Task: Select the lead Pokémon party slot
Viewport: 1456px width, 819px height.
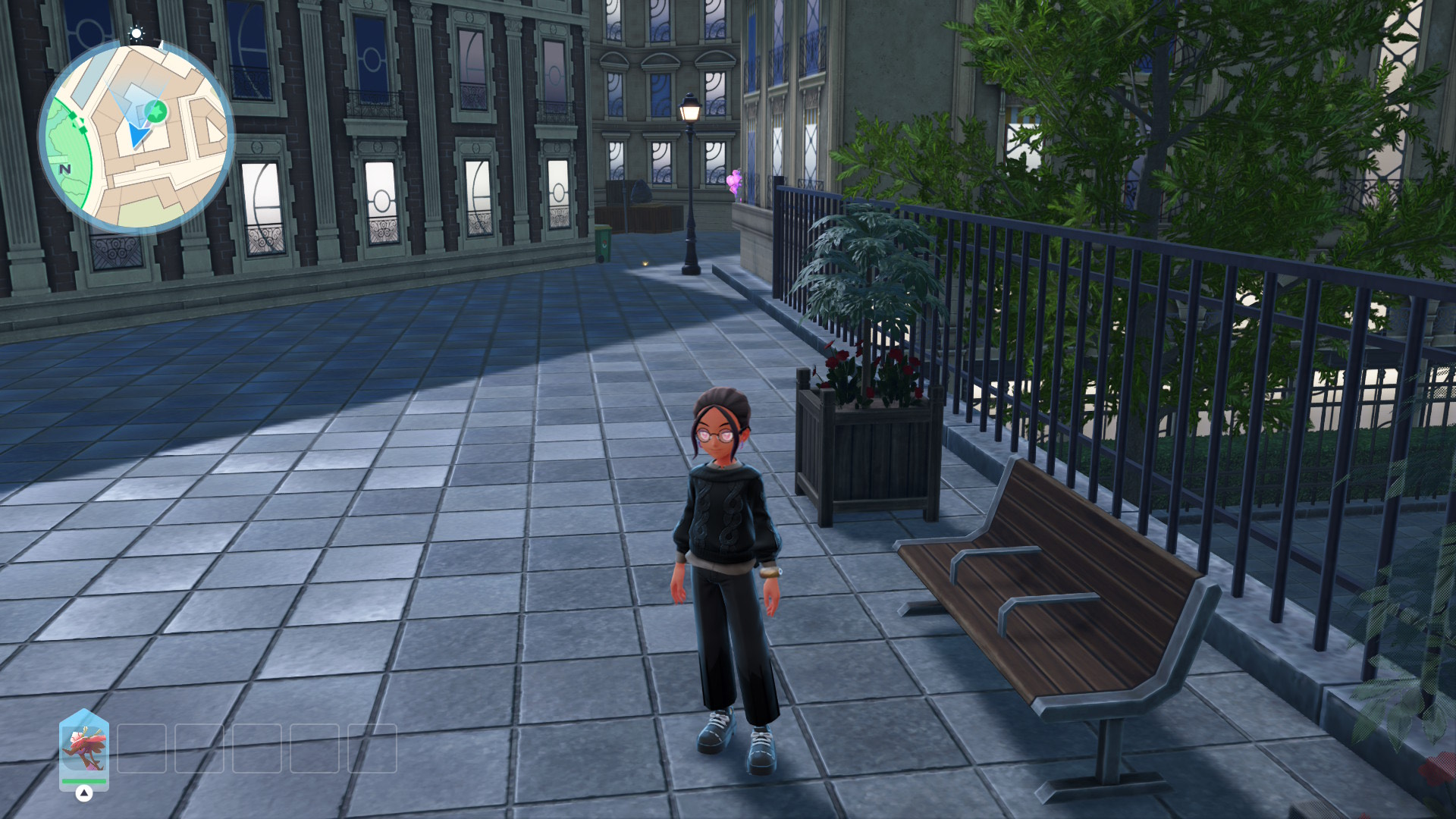Action: coord(84,748)
